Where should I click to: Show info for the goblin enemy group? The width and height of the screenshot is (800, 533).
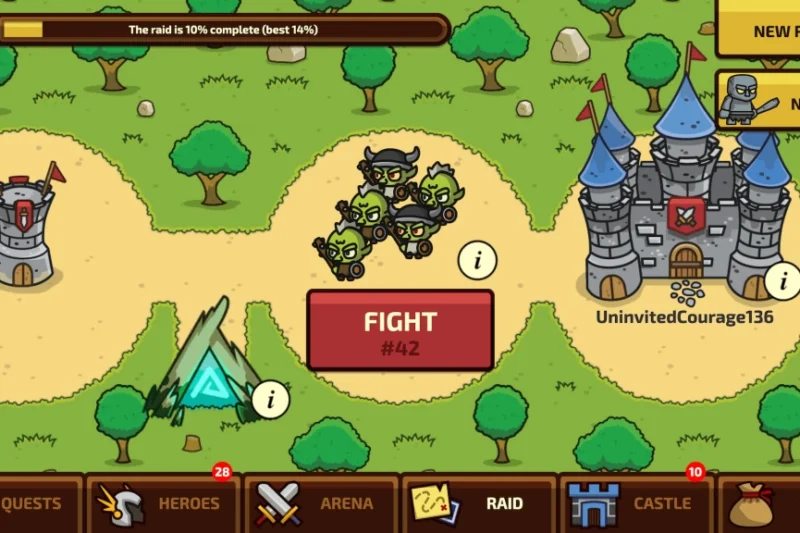pyautogui.click(x=478, y=261)
